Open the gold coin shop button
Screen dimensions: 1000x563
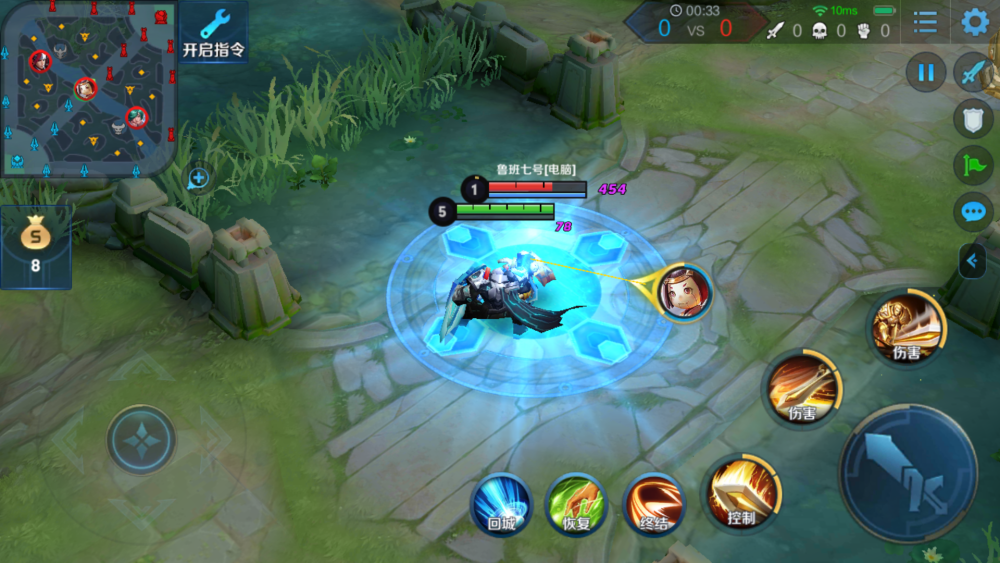coord(35,247)
